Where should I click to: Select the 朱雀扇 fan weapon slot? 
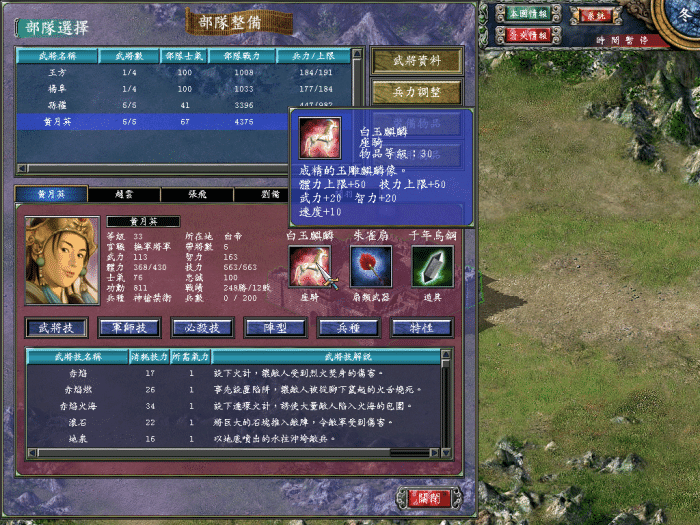pyautogui.click(x=371, y=267)
